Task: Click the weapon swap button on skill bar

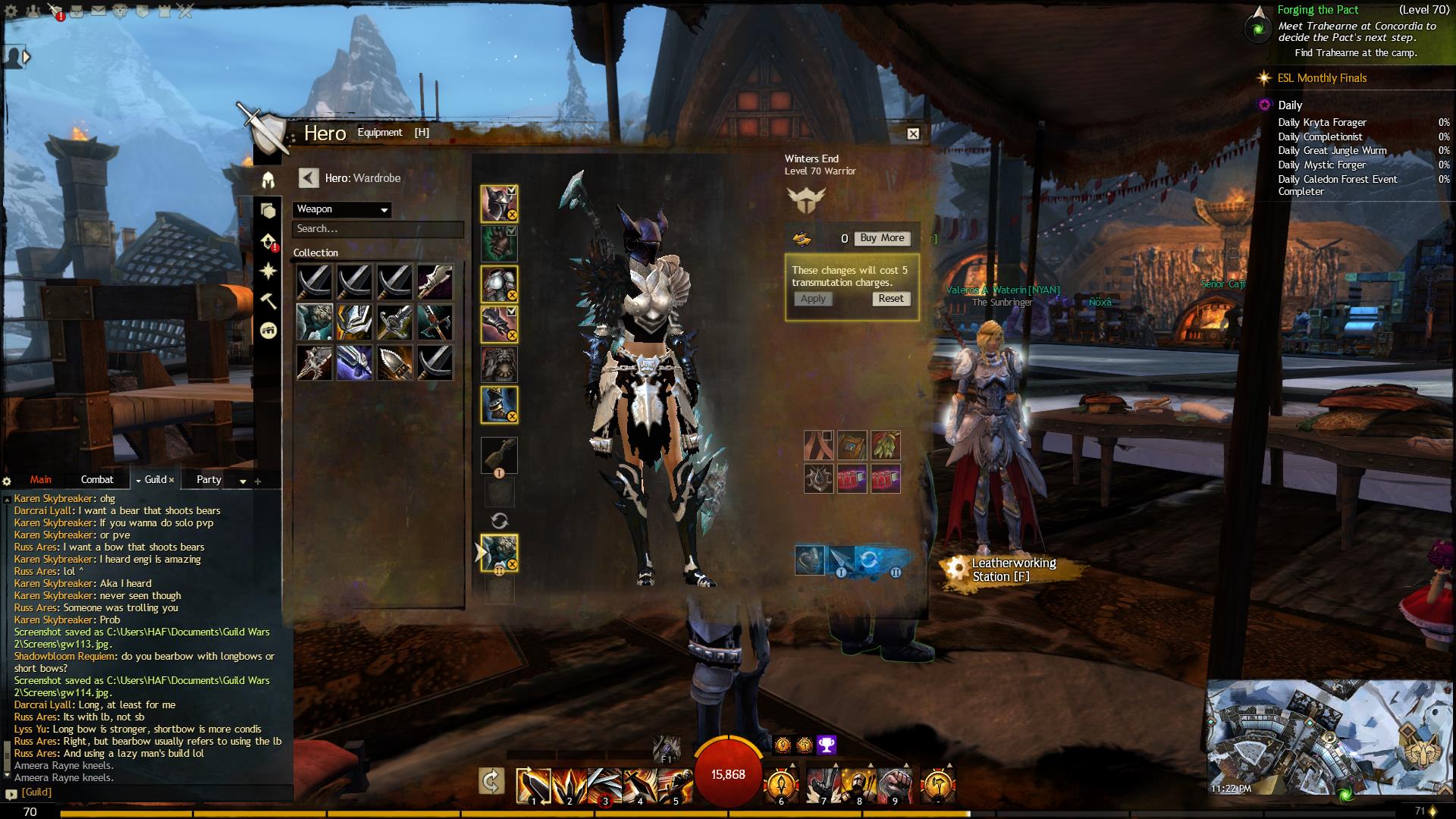Action: pyautogui.click(x=491, y=781)
